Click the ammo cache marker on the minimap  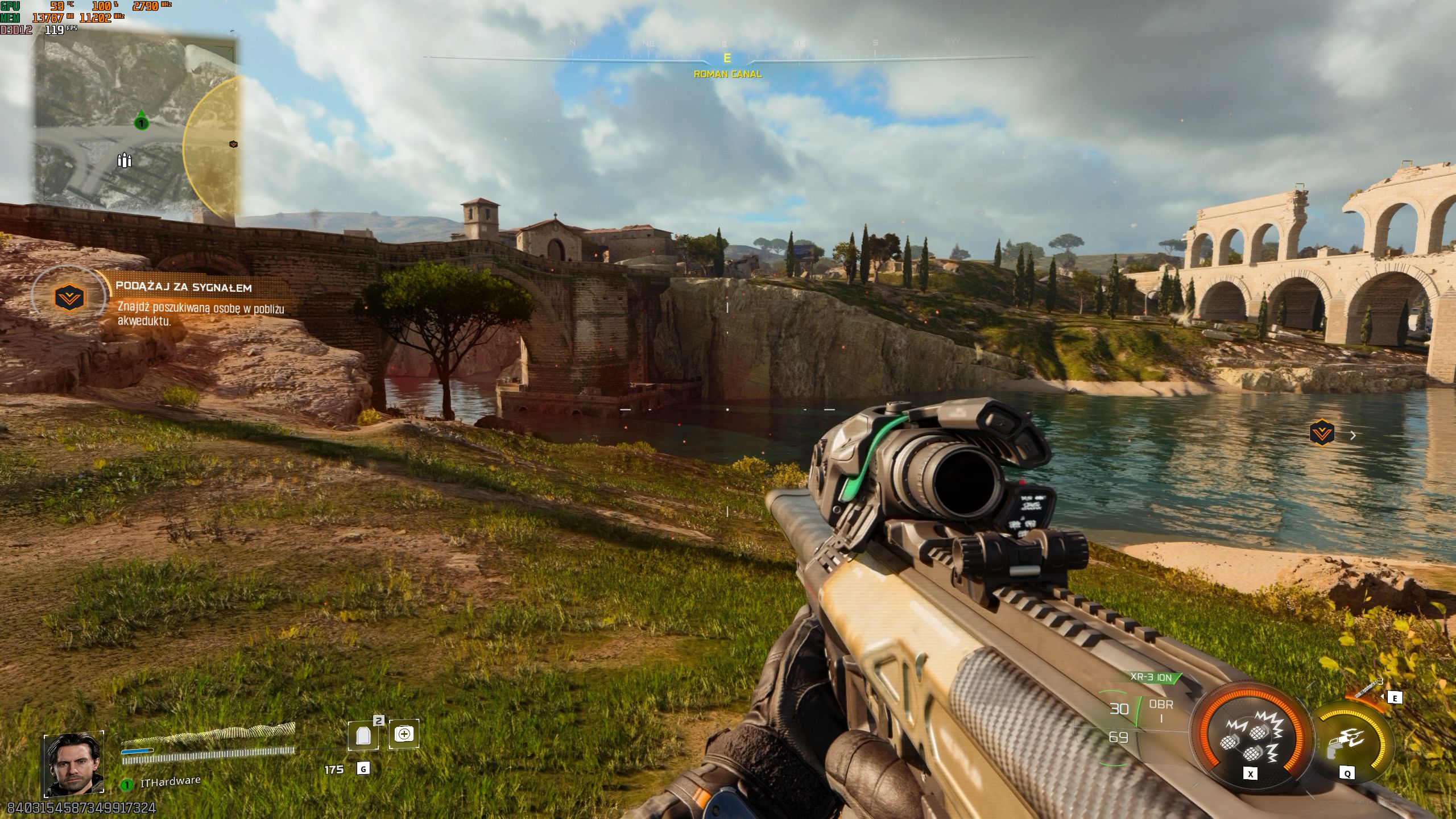pos(124,160)
